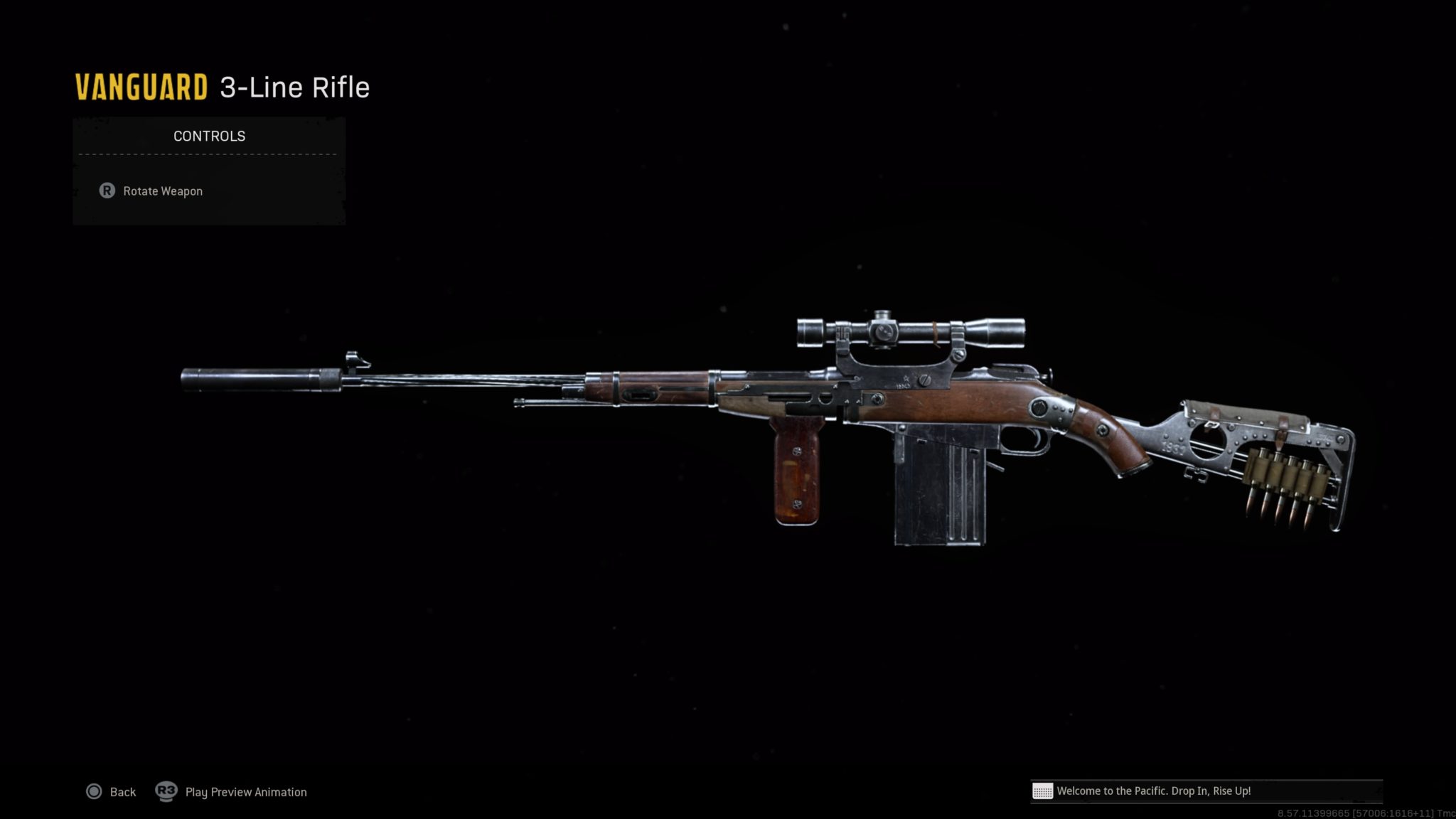Screen dimensions: 1456x819
Task: Click the dashed divider under CONTROLS
Action: [208, 154]
